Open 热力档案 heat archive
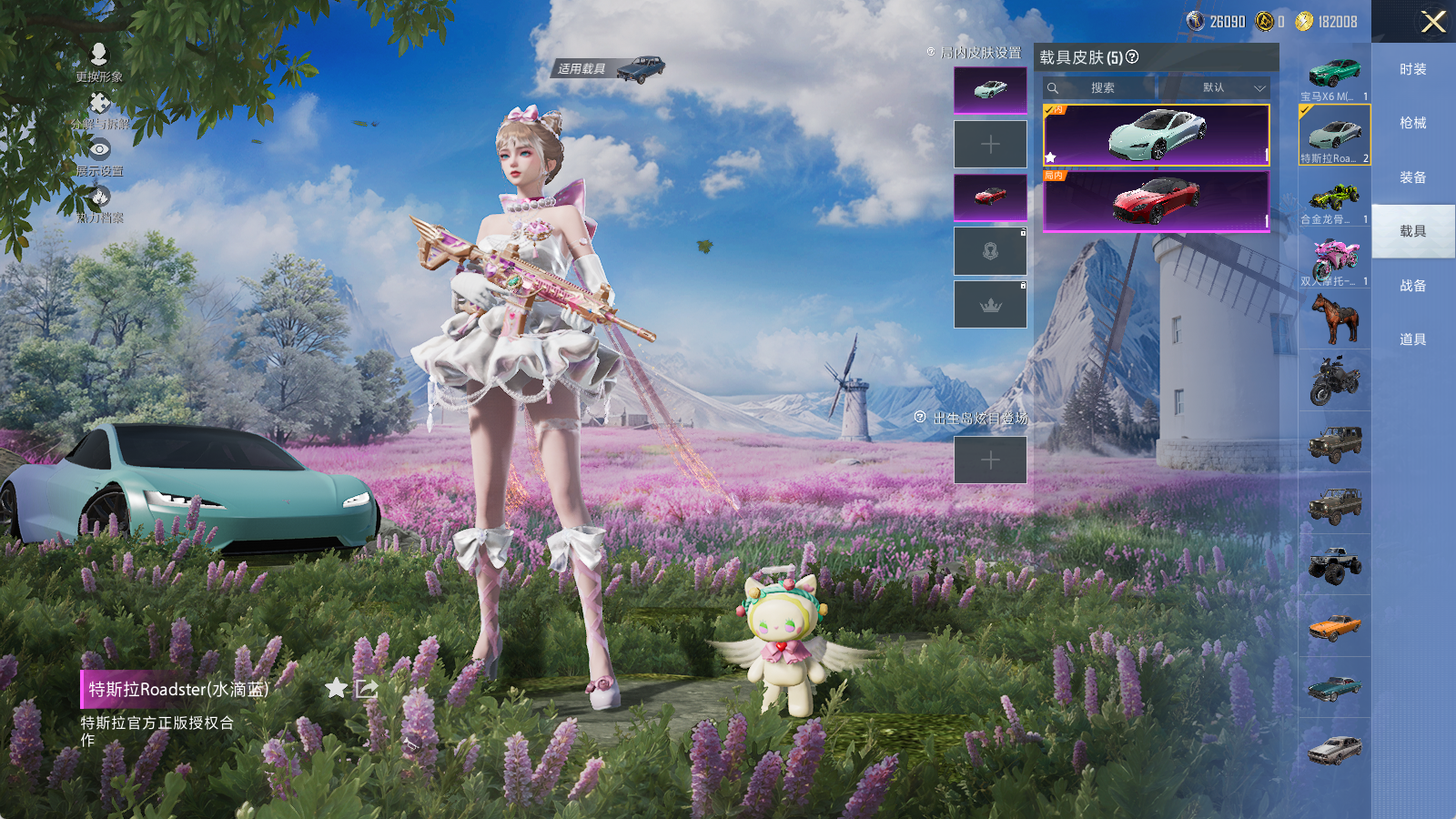The image size is (1456, 819). click(99, 203)
